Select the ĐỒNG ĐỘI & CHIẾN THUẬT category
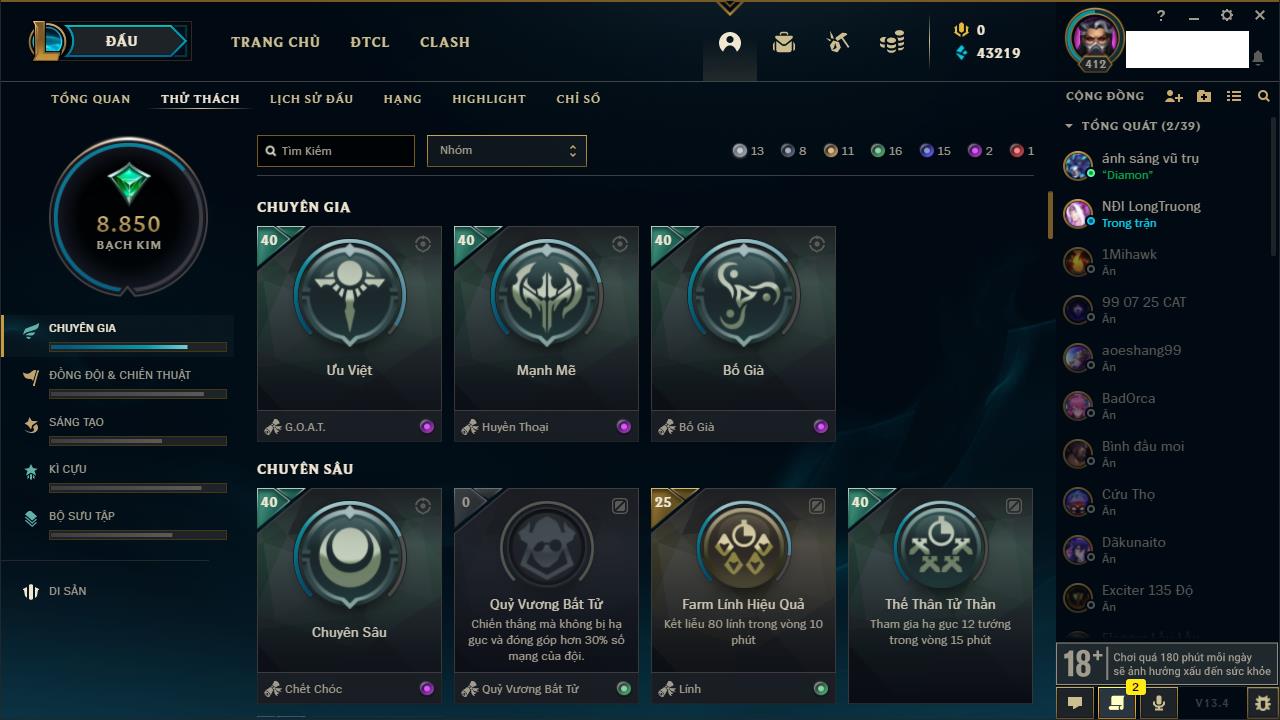 120,375
